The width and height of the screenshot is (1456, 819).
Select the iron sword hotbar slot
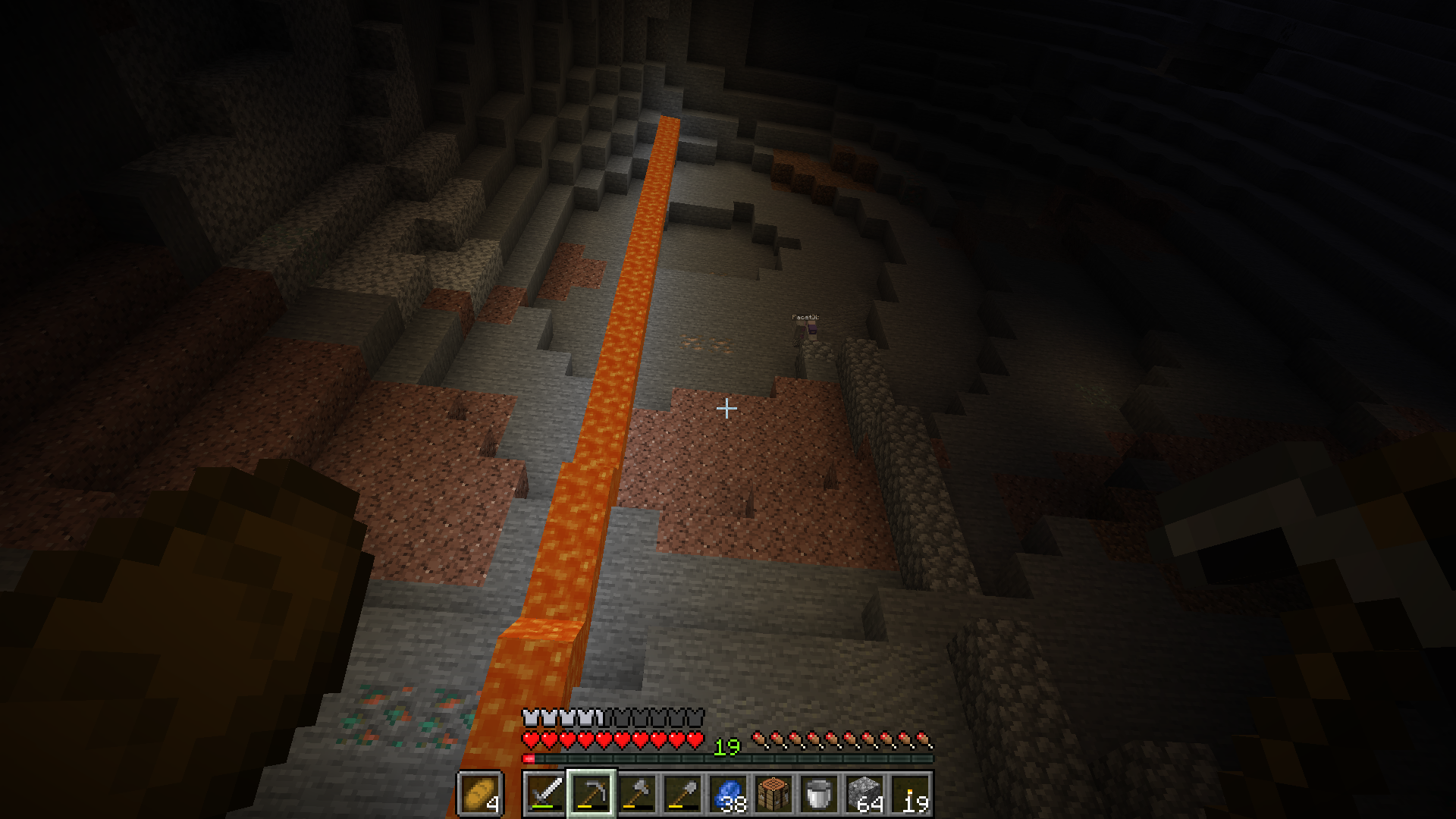coord(545,794)
